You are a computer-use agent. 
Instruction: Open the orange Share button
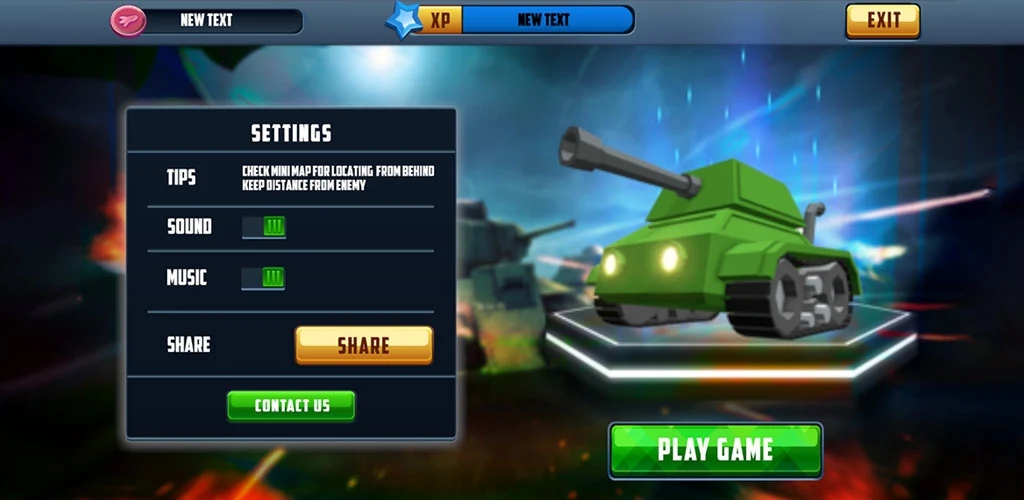click(x=364, y=345)
